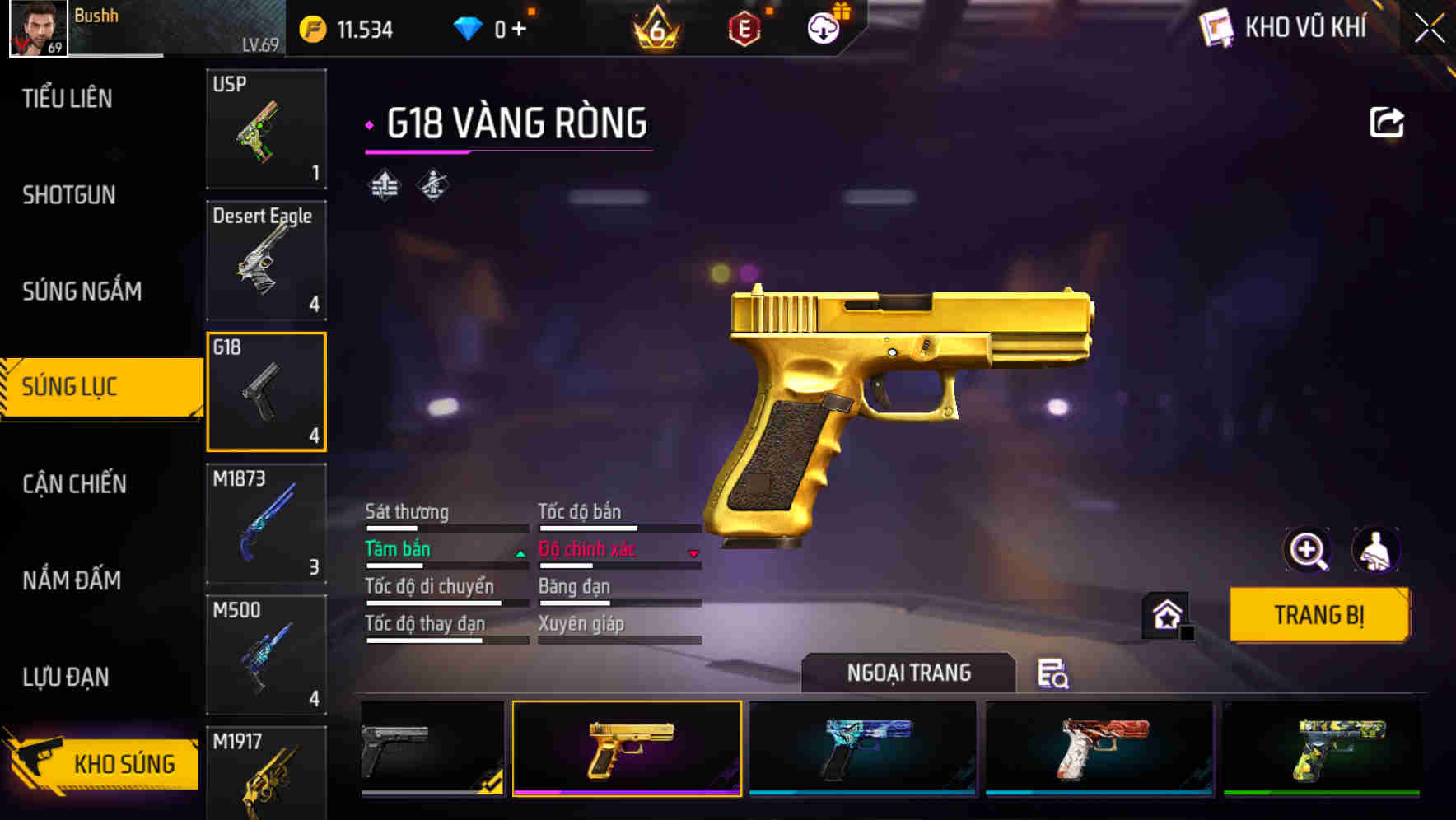This screenshot has width=1456, height=820.
Task: Open the cloud download gift icon in top bar
Action: (821, 27)
